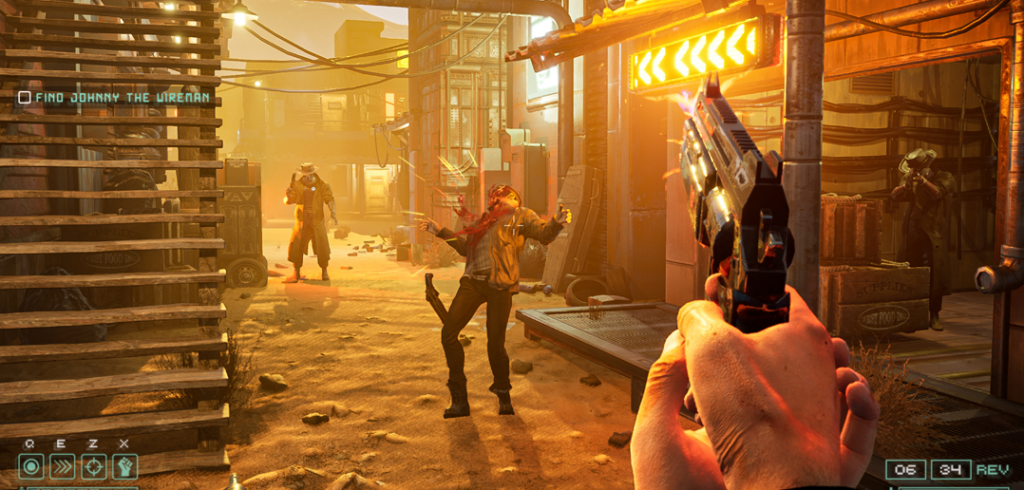Image resolution: width=1024 pixels, height=490 pixels.
Task: Activate the circle ability icon
Action: (x=31, y=465)
